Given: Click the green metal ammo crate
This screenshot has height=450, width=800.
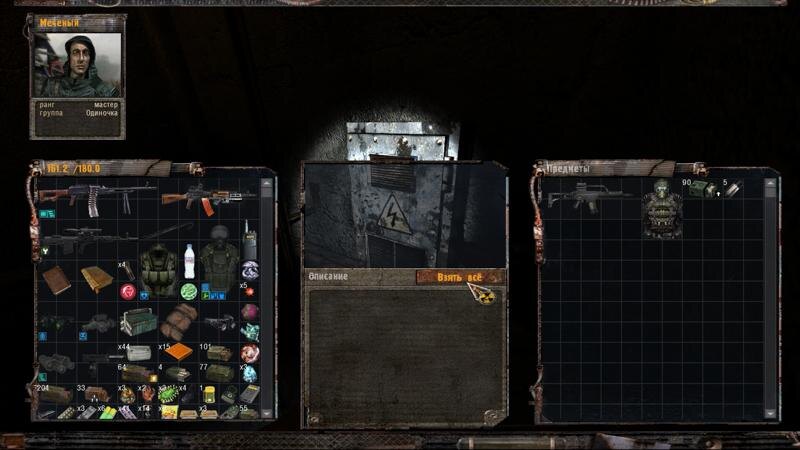Looking at the screenshot, I should (x=139, y=322).
